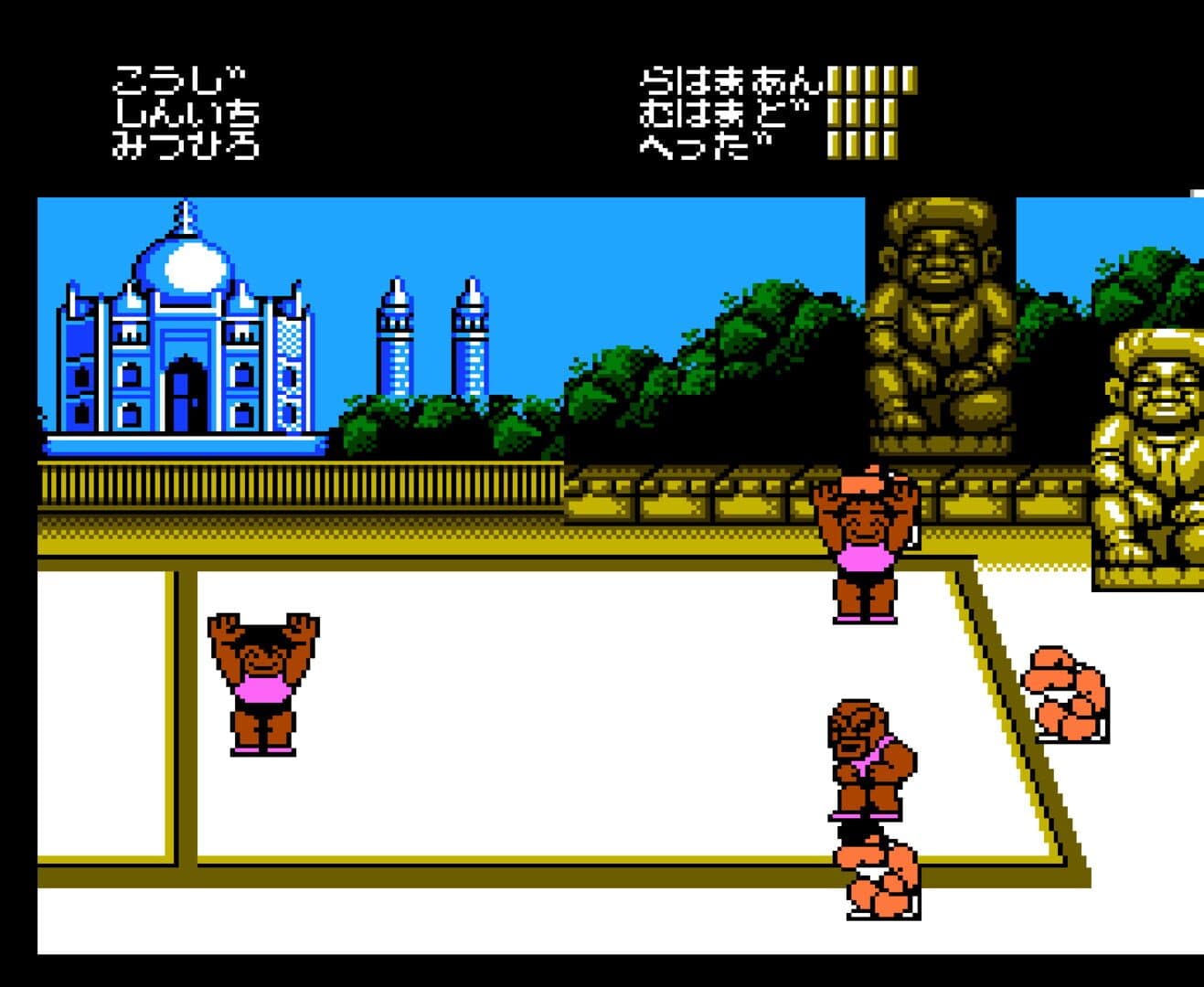Click the fallen player sprite on the right sideline
Image resolution: width=1204 pixels, height=987 pixels.
pyautogui.click(x=1065, y=695)
